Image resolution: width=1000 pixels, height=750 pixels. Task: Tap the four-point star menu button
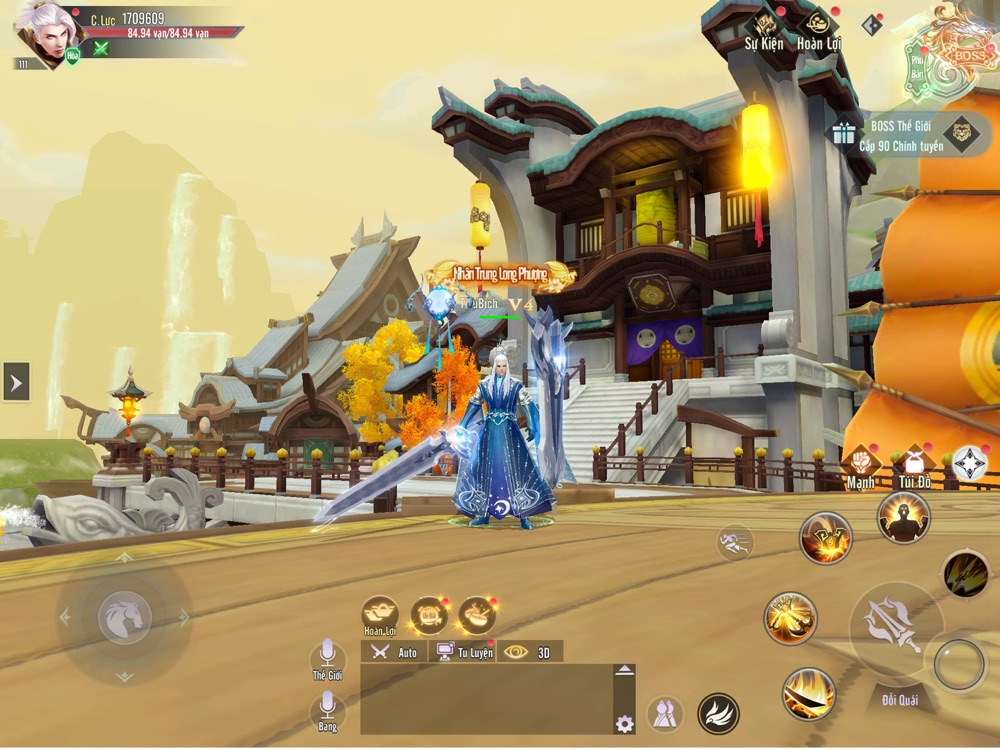[969, 463]
